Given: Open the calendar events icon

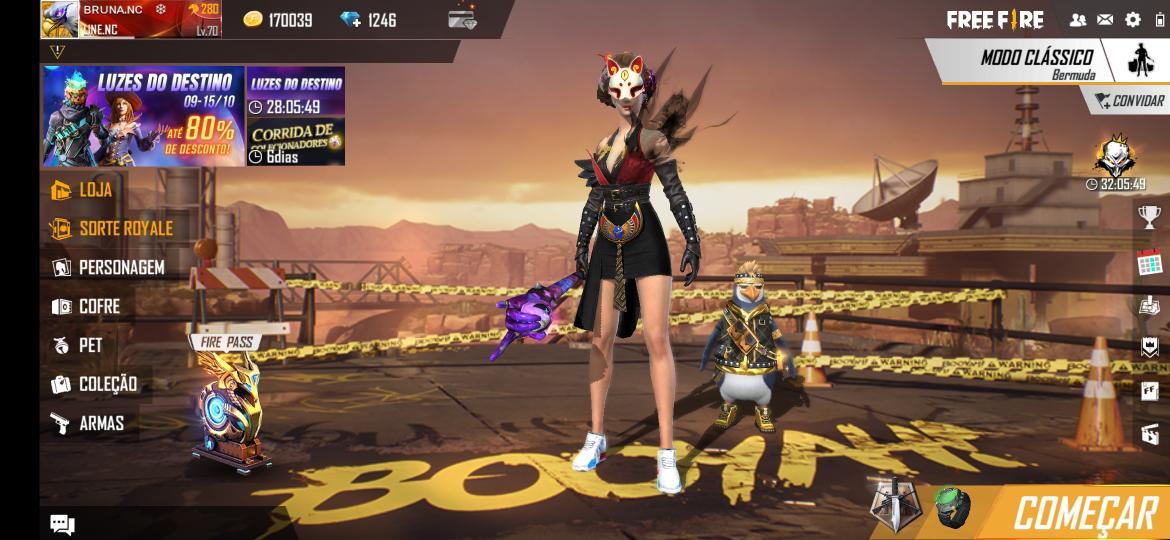Looking at the screenshot, I should pyautogui.click(x=1150, y=265).
